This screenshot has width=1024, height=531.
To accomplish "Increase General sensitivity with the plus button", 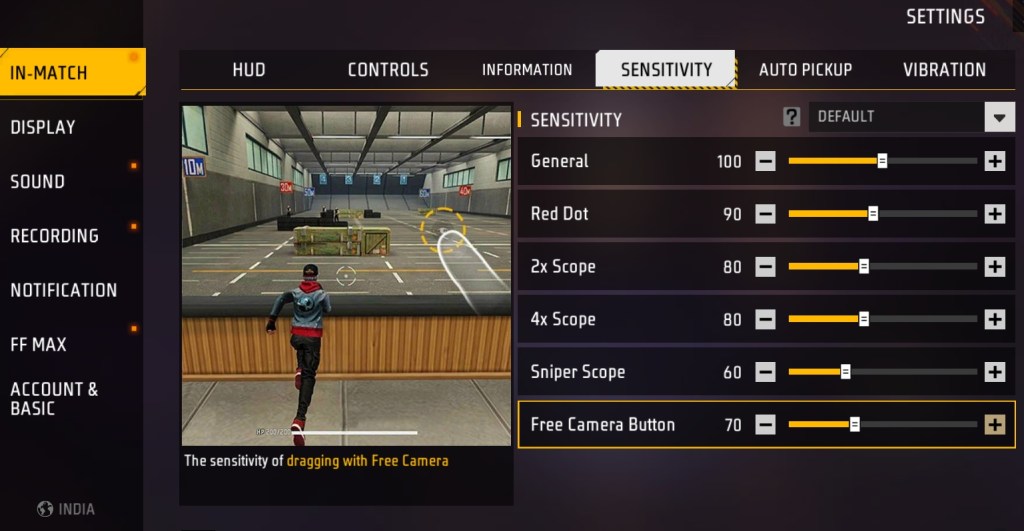I will coord(994,161).
